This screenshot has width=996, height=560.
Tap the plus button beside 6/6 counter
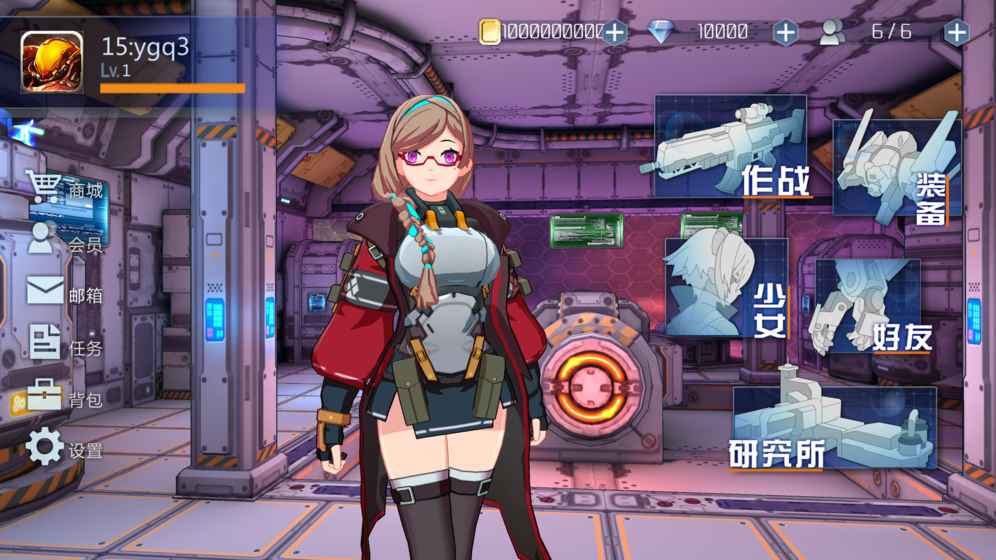(x=956, y=32)
